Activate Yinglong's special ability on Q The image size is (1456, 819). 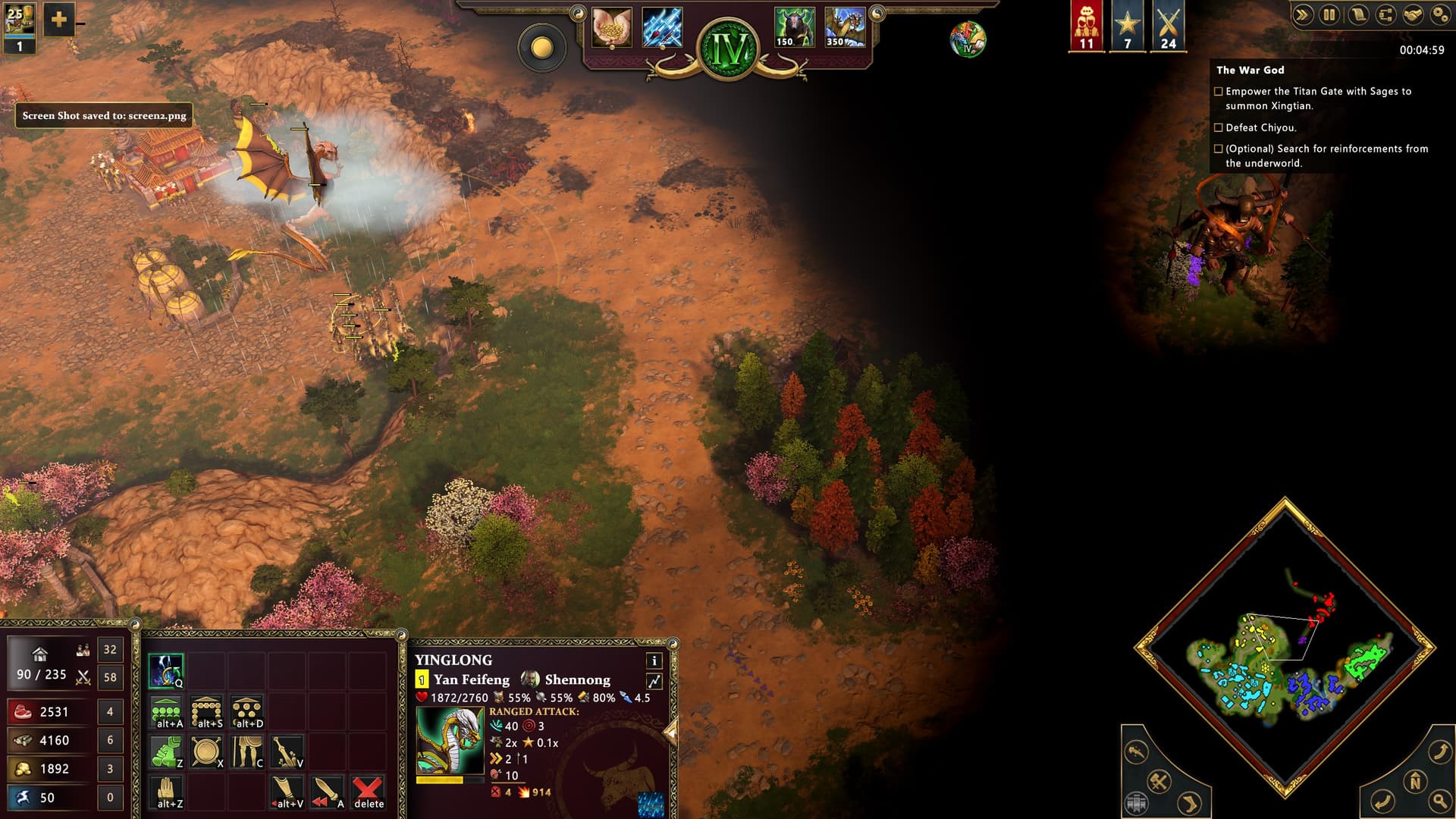(166, 670)
